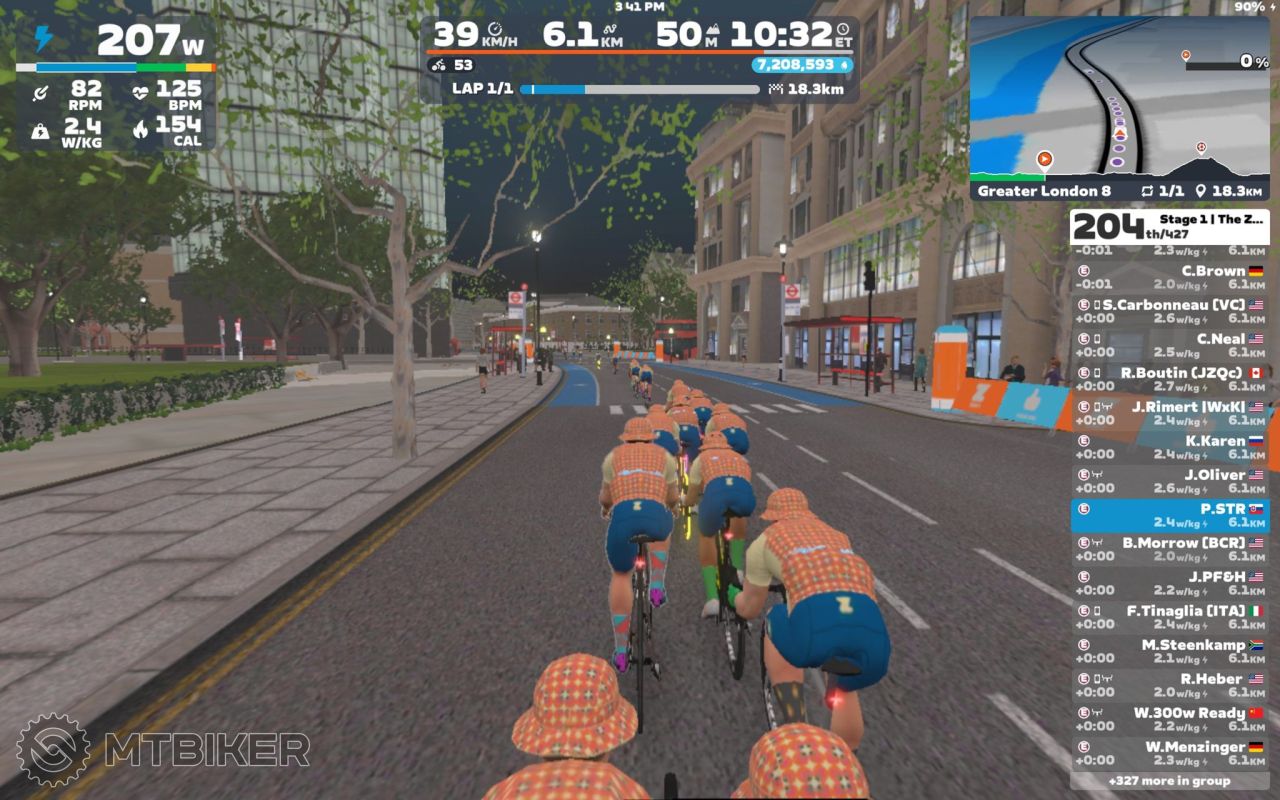View rider J.Rimert in the nearby list
The height and width of the screenshot is (800, 1280).
pyautogui.click(x=1170, y=413)
